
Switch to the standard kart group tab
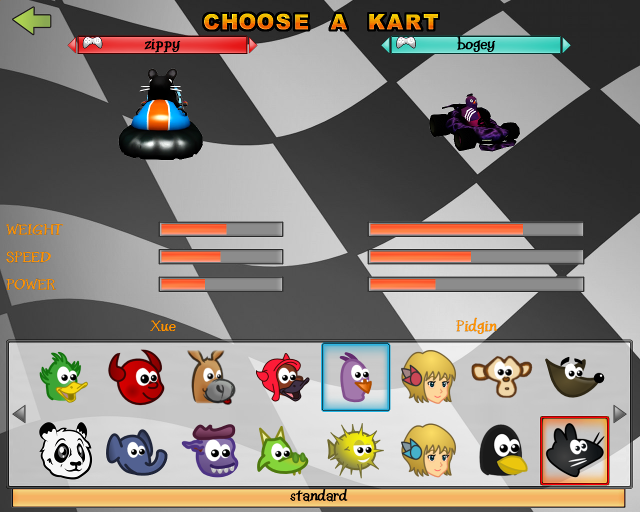click(x=319, y=497)
